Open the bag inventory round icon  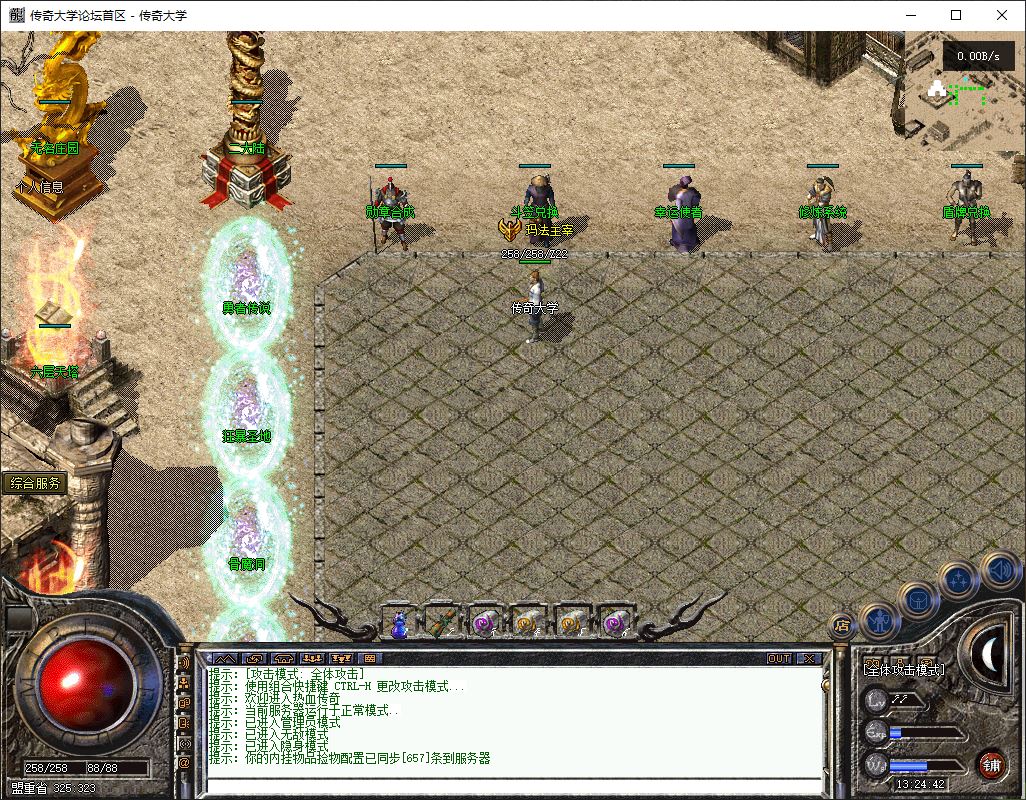click(919, 599)
